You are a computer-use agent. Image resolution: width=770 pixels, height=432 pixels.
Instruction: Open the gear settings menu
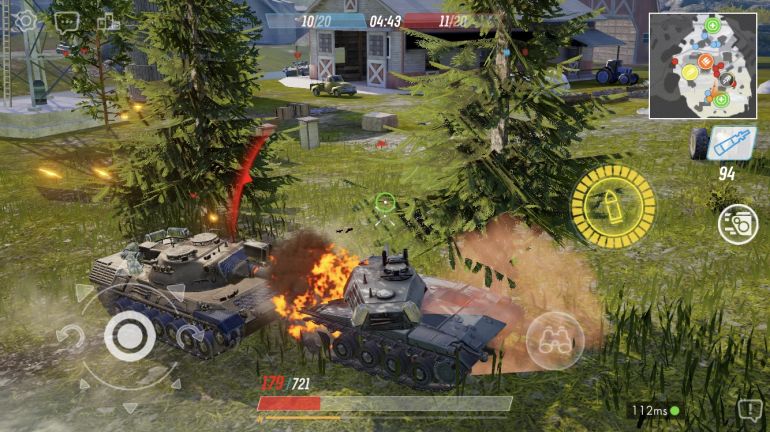(x=24, y=20)
